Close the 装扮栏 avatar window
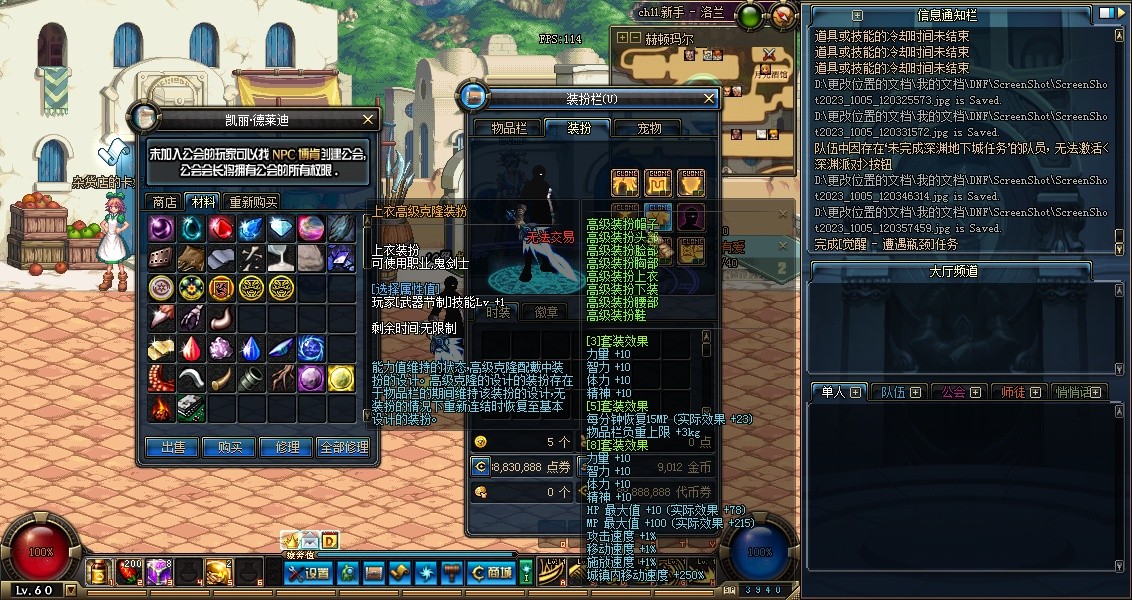Image resolution: width=1132 pixels, height=600 pixels. click(709, 98)
